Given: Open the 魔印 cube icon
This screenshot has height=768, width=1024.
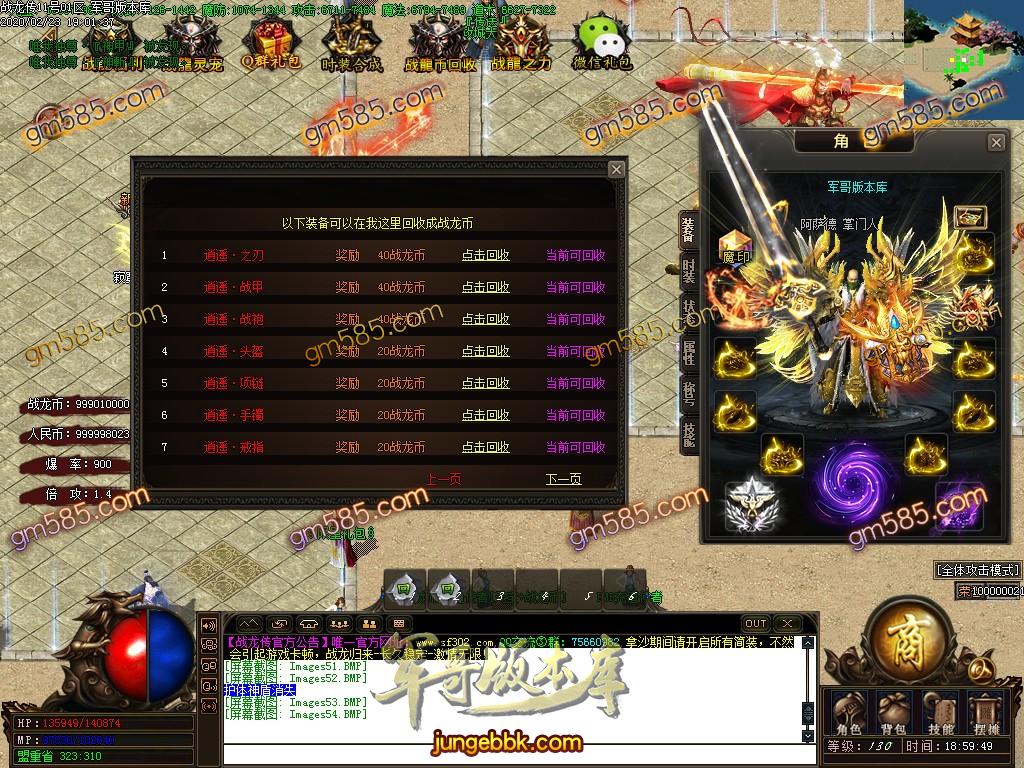Looking at the screenshot, I should click(x=735, y=247).
